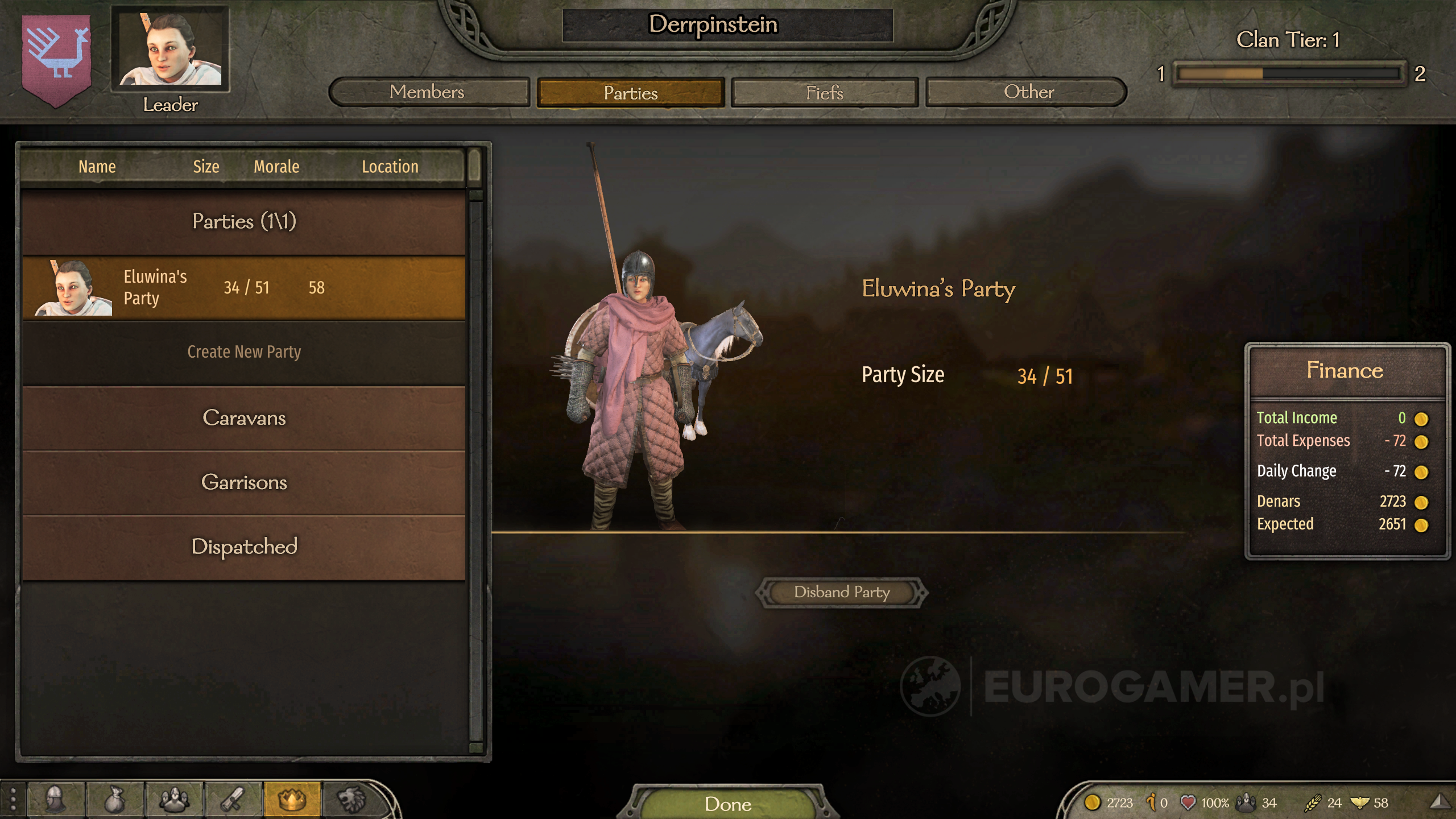Open the Fiefs tab

[x=824, y=93]
